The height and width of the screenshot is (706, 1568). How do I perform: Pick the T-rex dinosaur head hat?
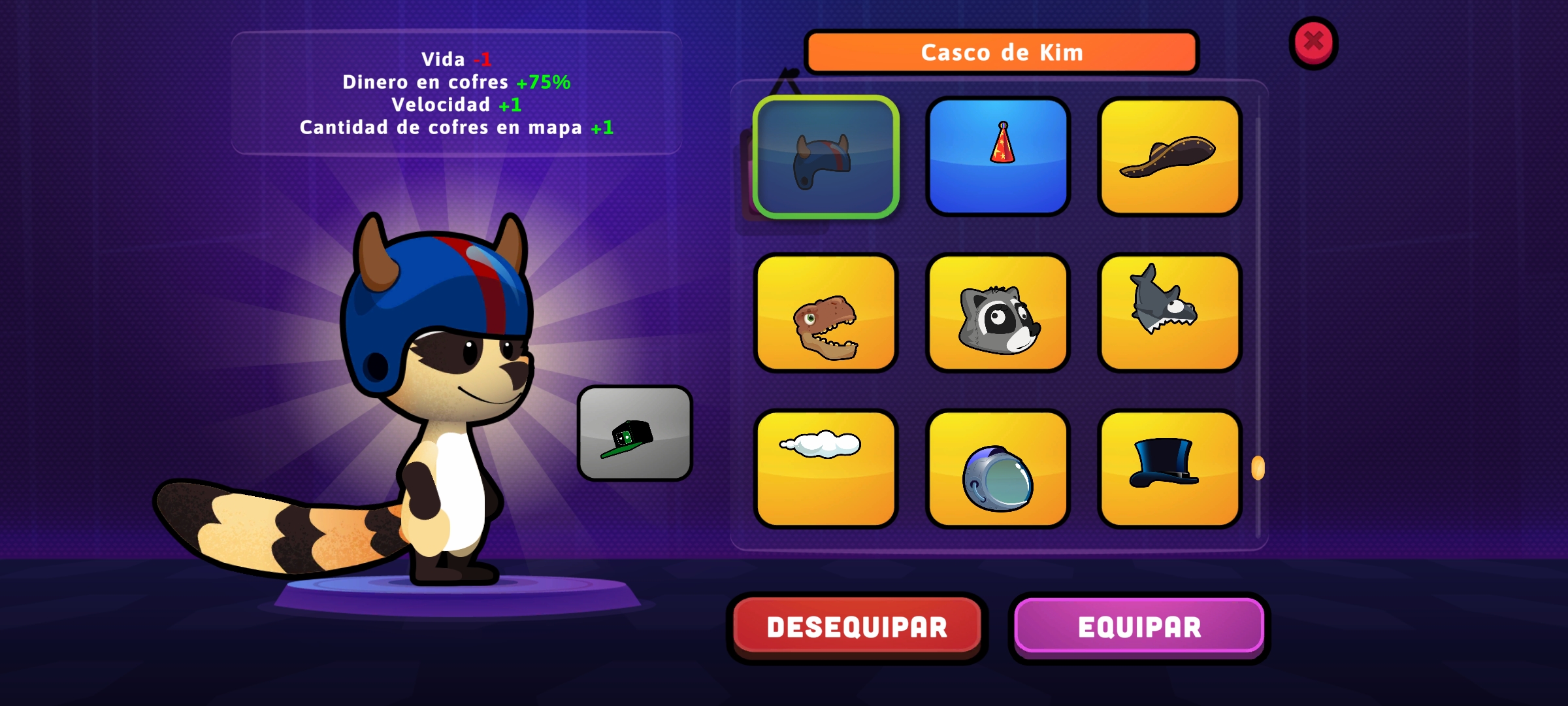[x=826, y=313]
